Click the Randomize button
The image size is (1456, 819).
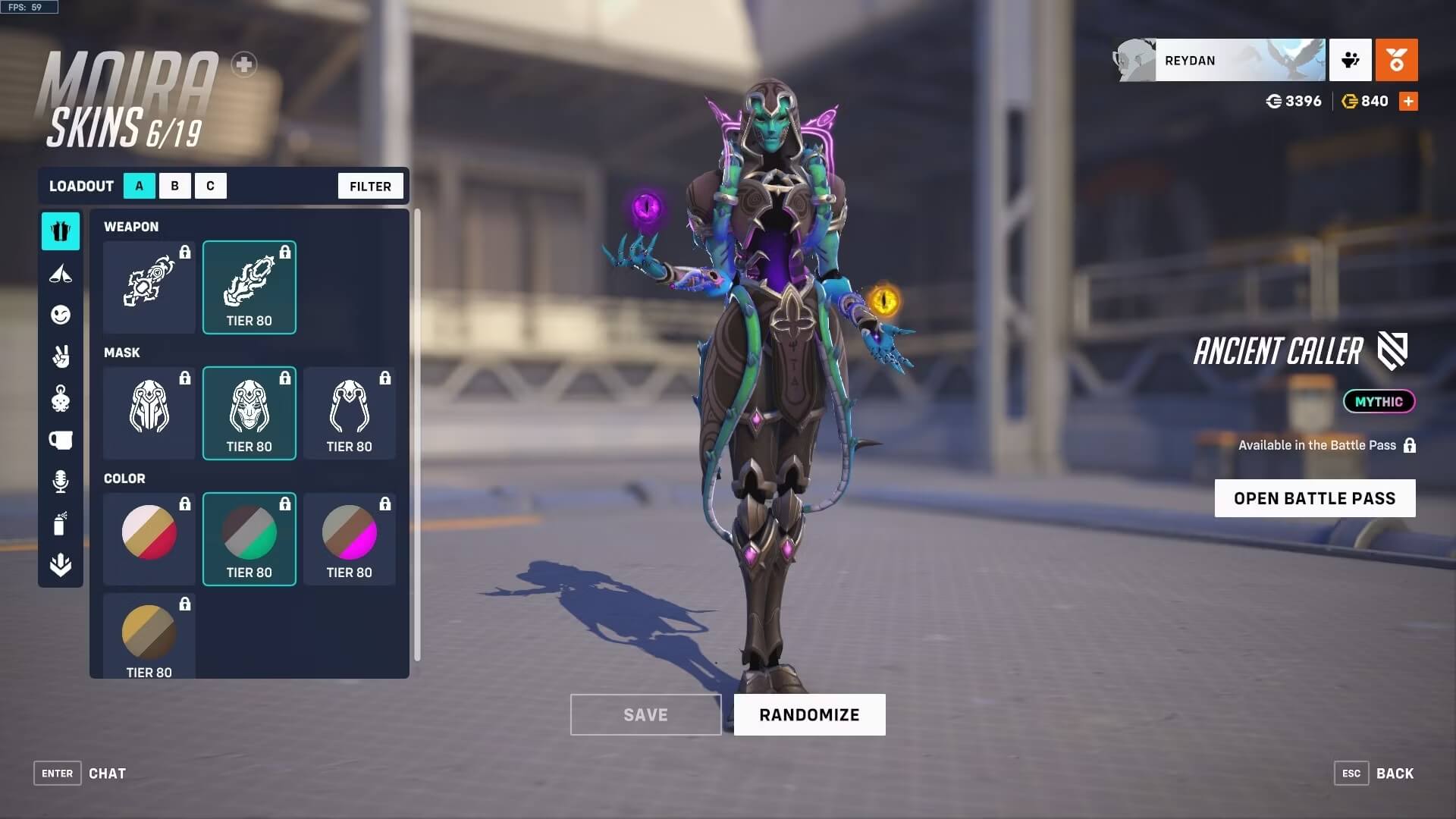pos(809,714)
